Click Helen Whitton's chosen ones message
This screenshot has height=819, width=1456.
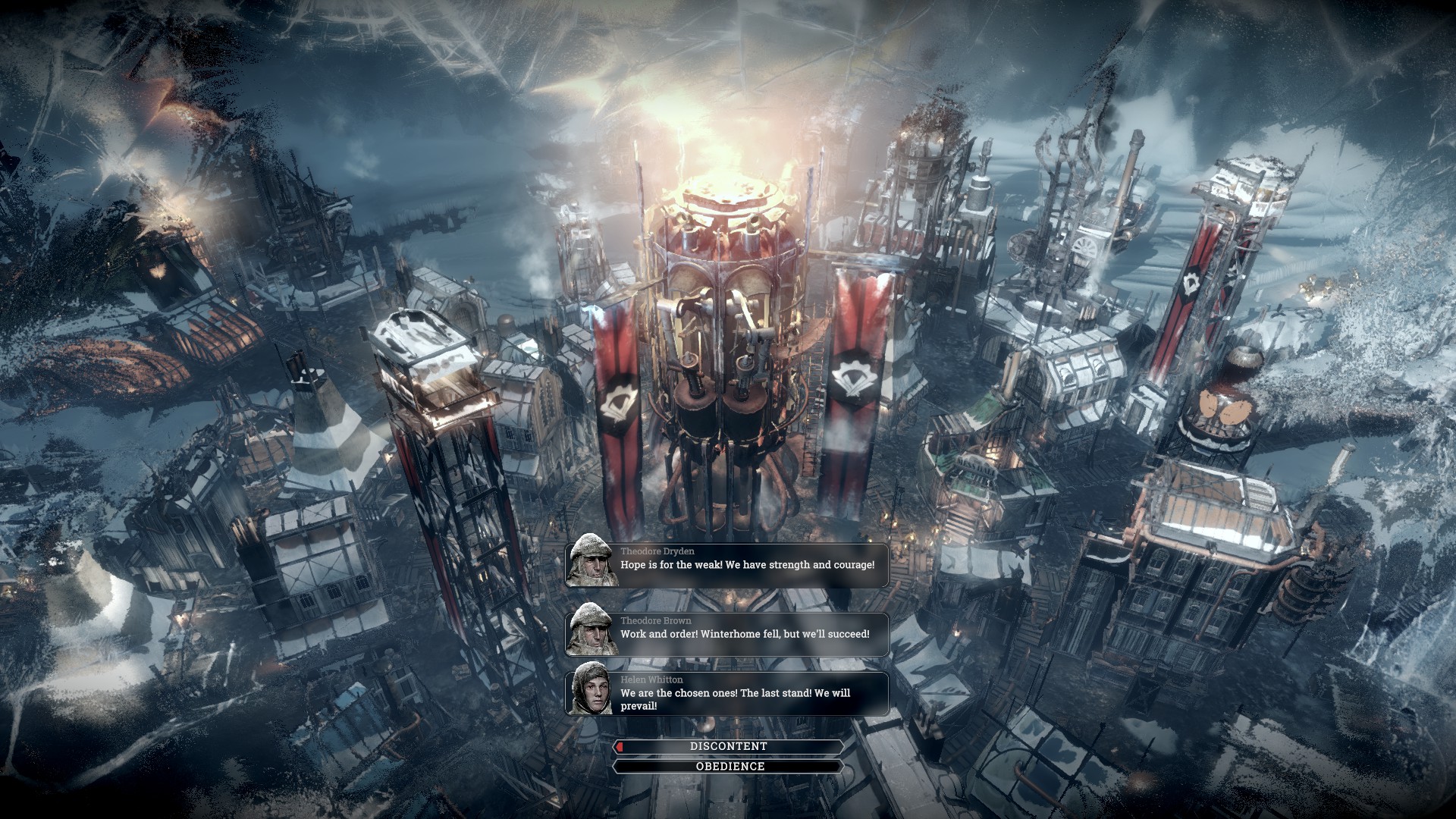coord(735,699)
